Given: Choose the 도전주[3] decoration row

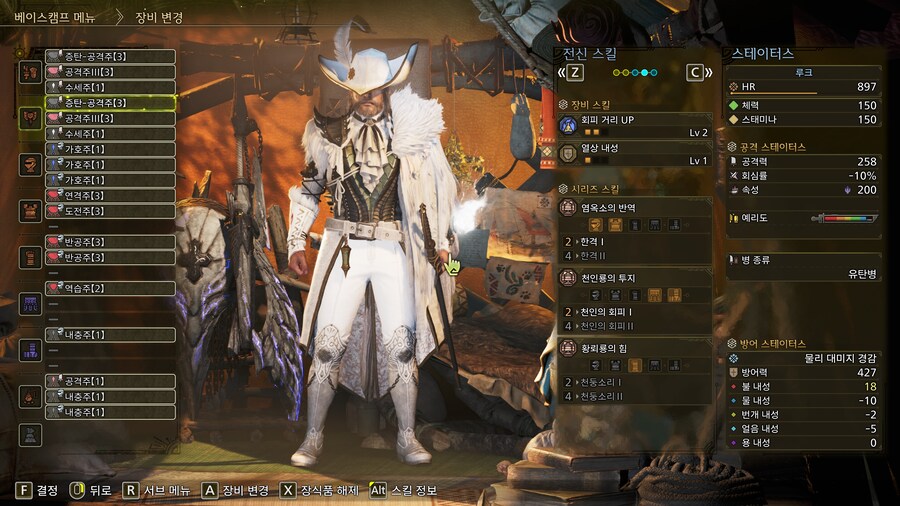Looking at the screenshot, I should click(x=109, y=211).
